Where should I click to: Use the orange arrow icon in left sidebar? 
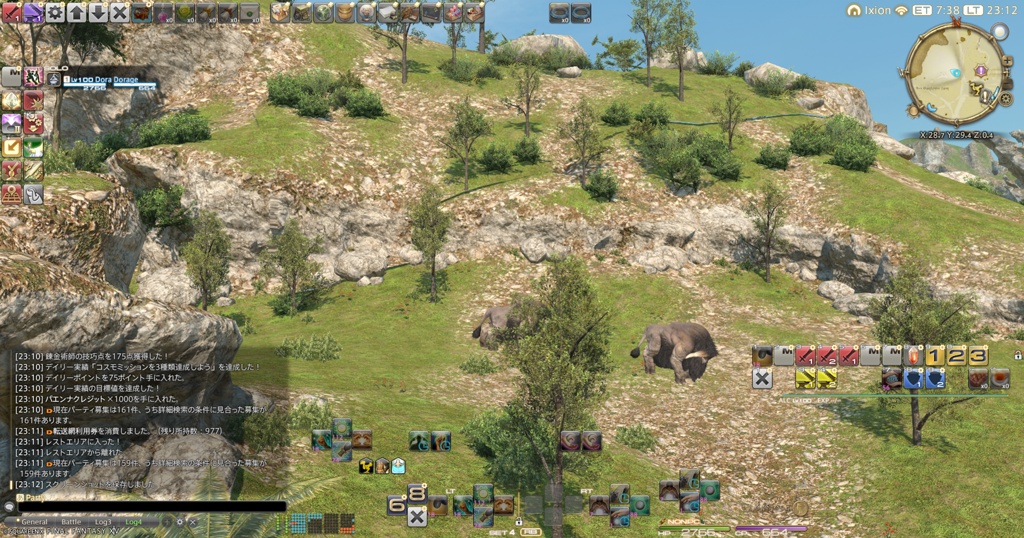(x=12, y=147)
